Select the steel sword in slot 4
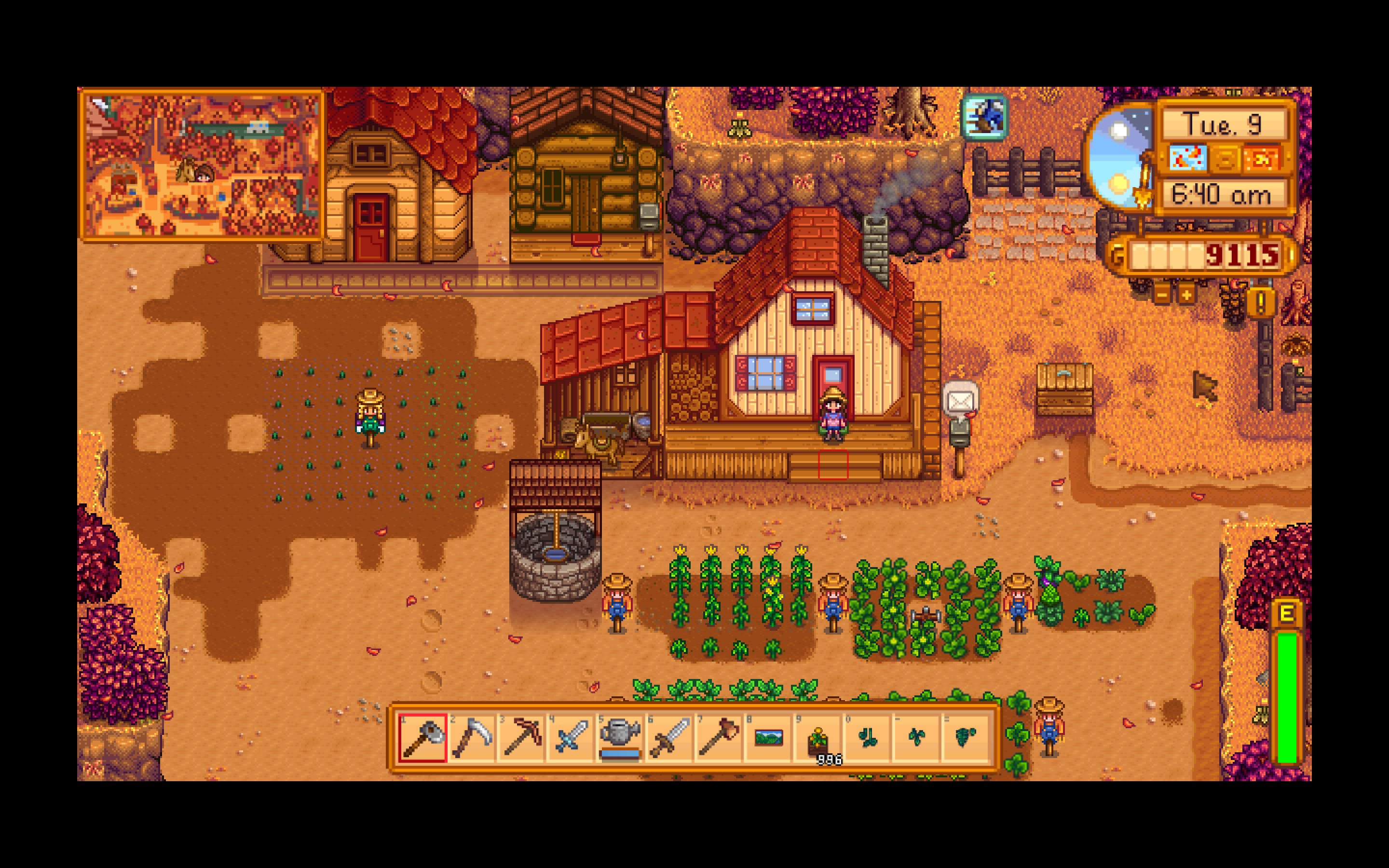1389x868 pixels. click(571, 739)
